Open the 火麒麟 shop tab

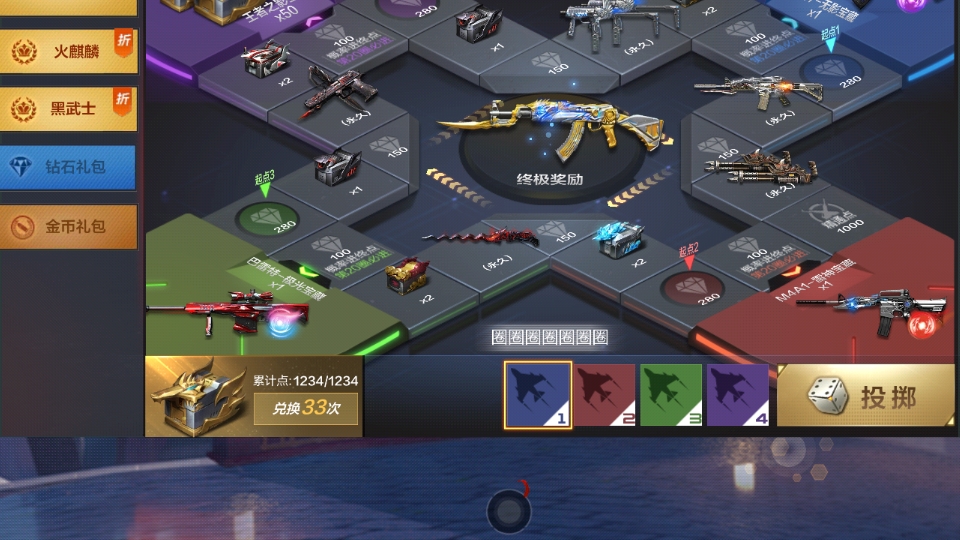tap(69, 49)
